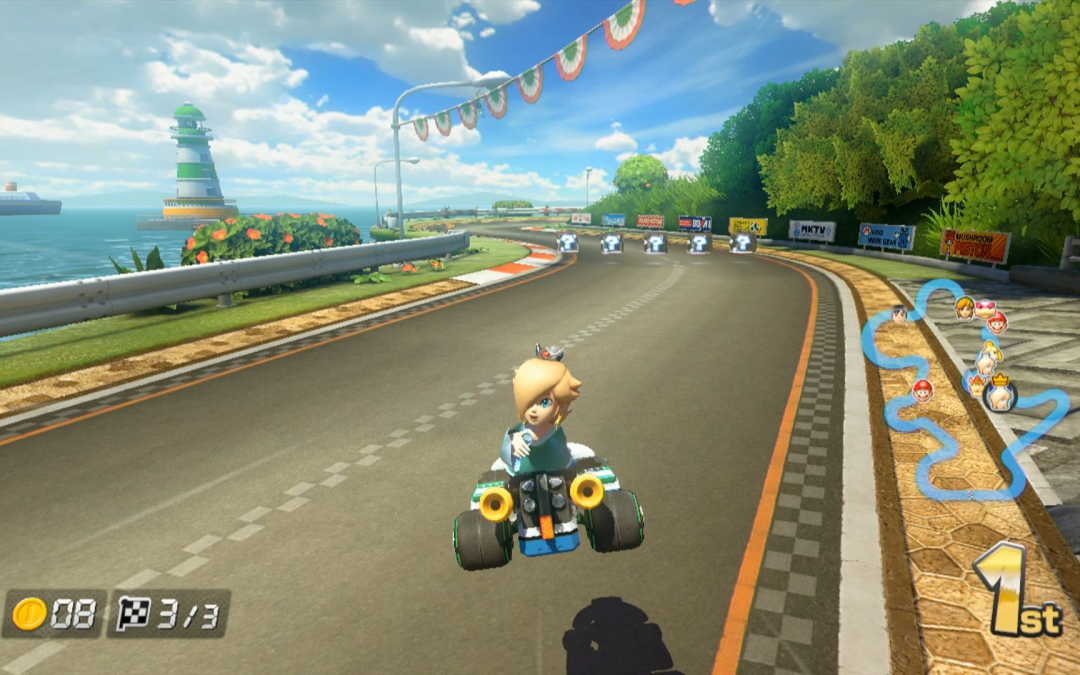Image resolution: width=1080 pixels, height=675 pixels.
Task: Pick the dark-haired Mii marker on the minimap
Action: click(898, 314)
